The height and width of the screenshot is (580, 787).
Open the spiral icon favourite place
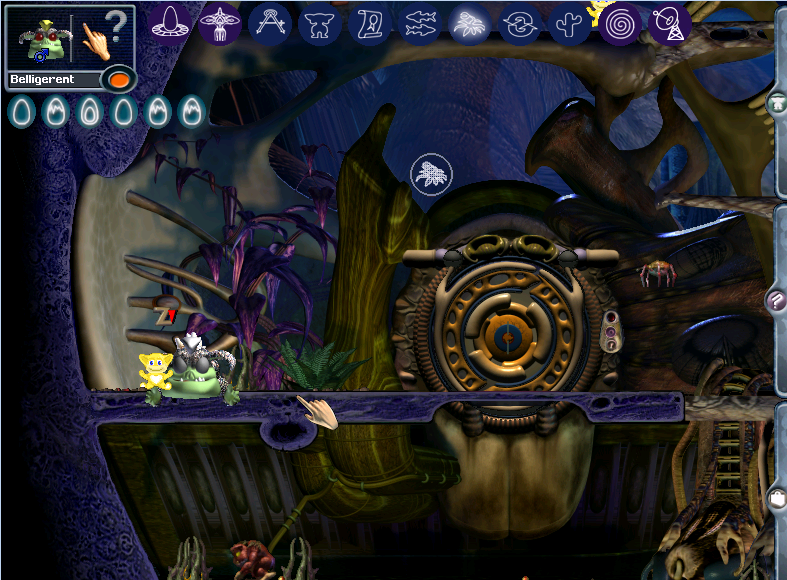621,22
